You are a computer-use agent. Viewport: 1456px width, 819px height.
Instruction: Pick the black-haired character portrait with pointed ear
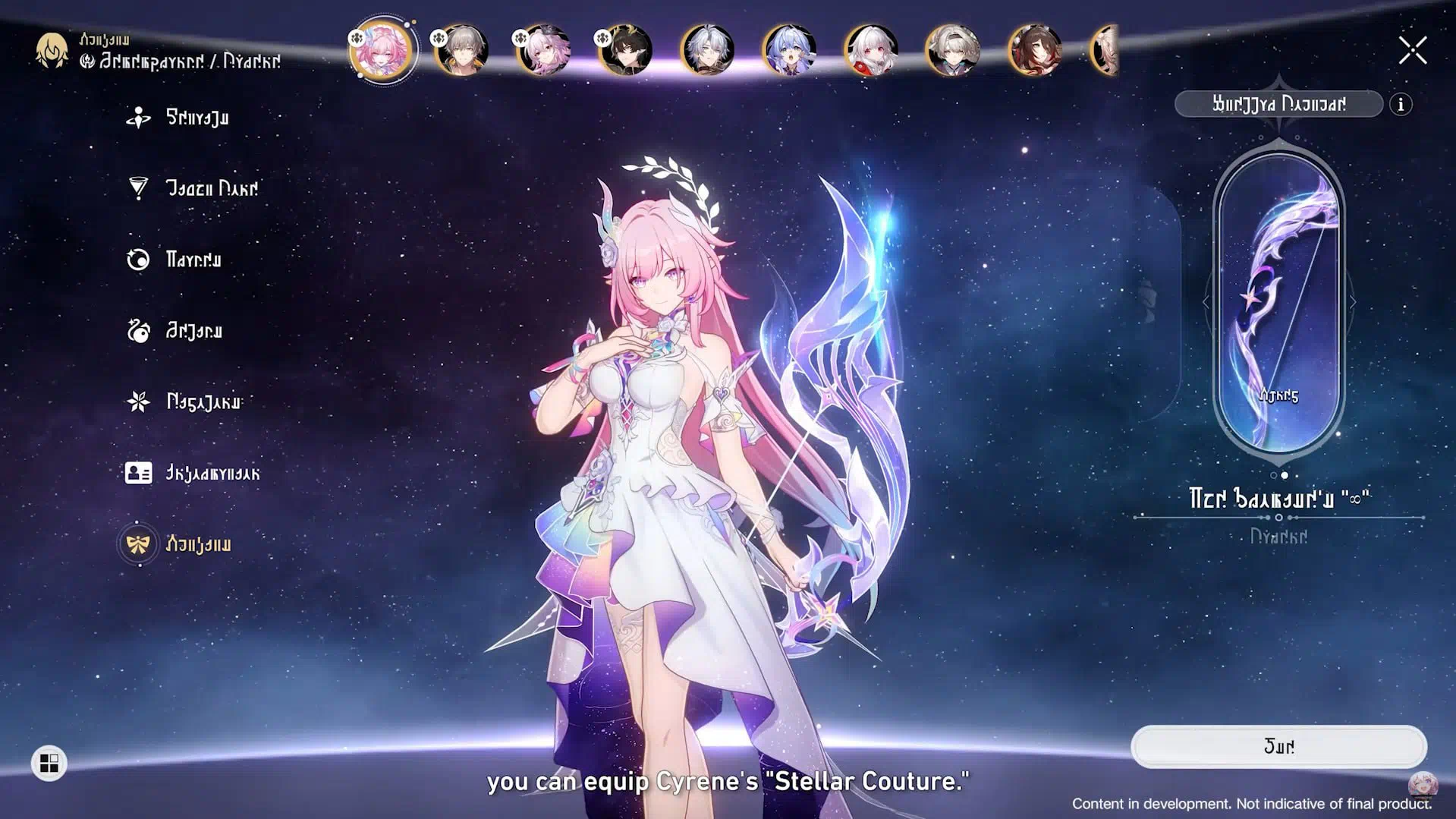[x=625, y=50]
